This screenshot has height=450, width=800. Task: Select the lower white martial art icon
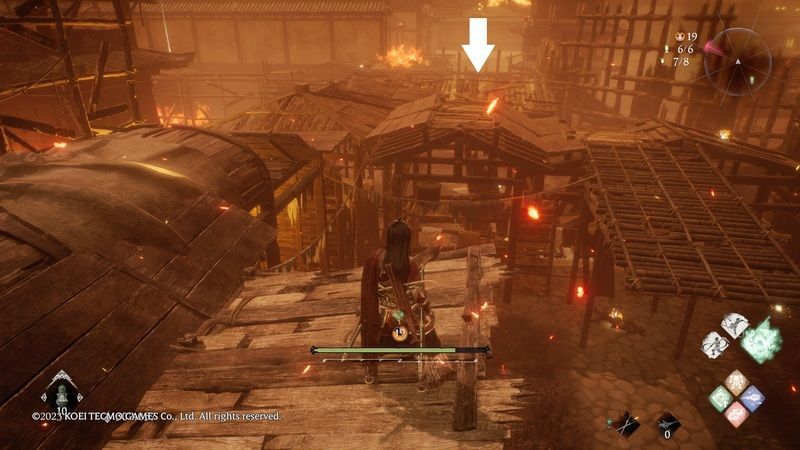click(x=715, y=345)
